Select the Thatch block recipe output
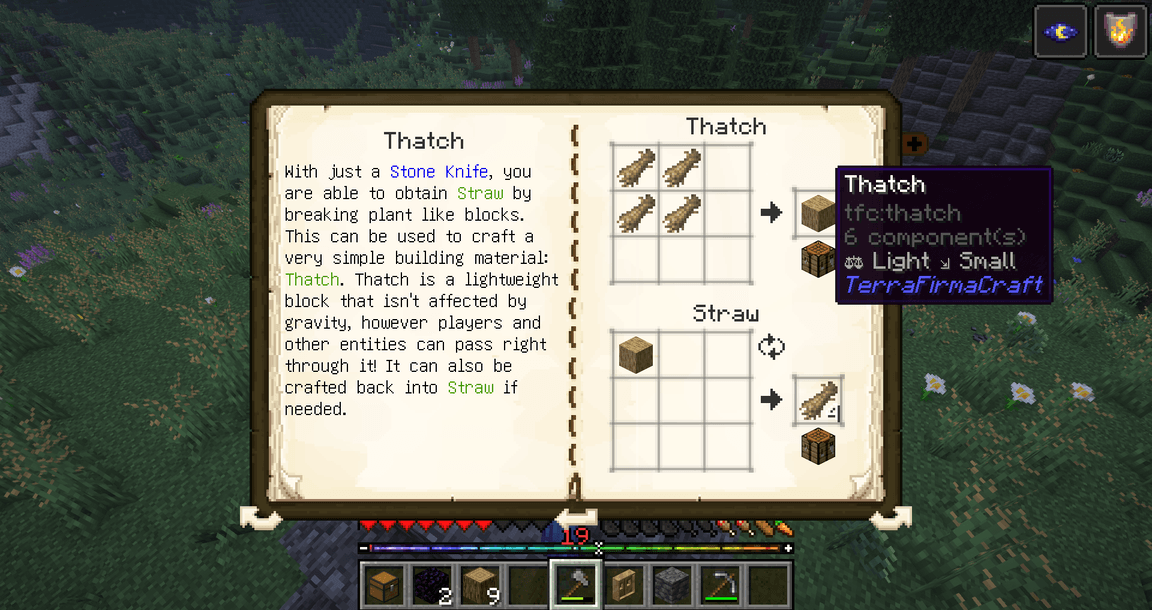1152x610 pixels. [x=818, y=212]
